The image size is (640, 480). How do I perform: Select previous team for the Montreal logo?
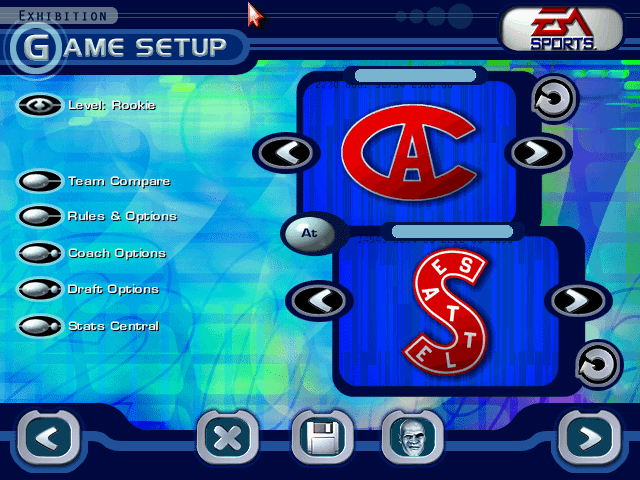[286, 152]
